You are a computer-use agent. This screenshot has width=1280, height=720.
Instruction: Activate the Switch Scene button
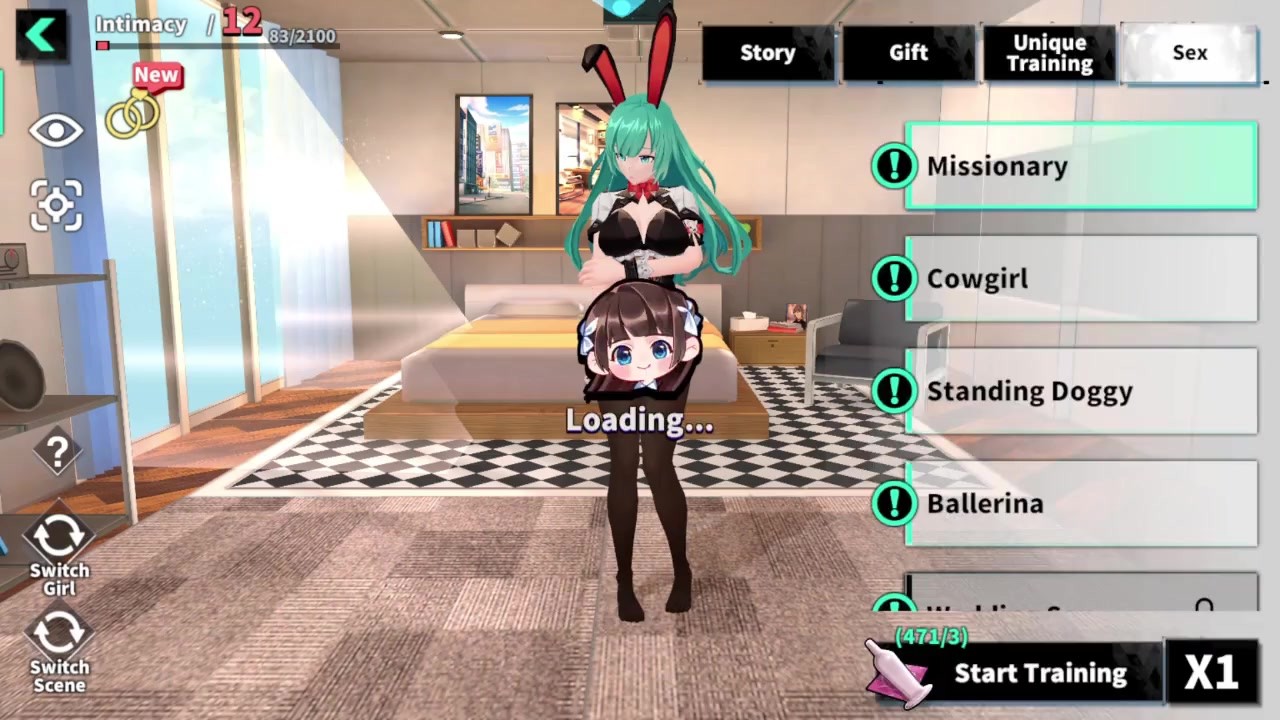(x=59, y=646)
